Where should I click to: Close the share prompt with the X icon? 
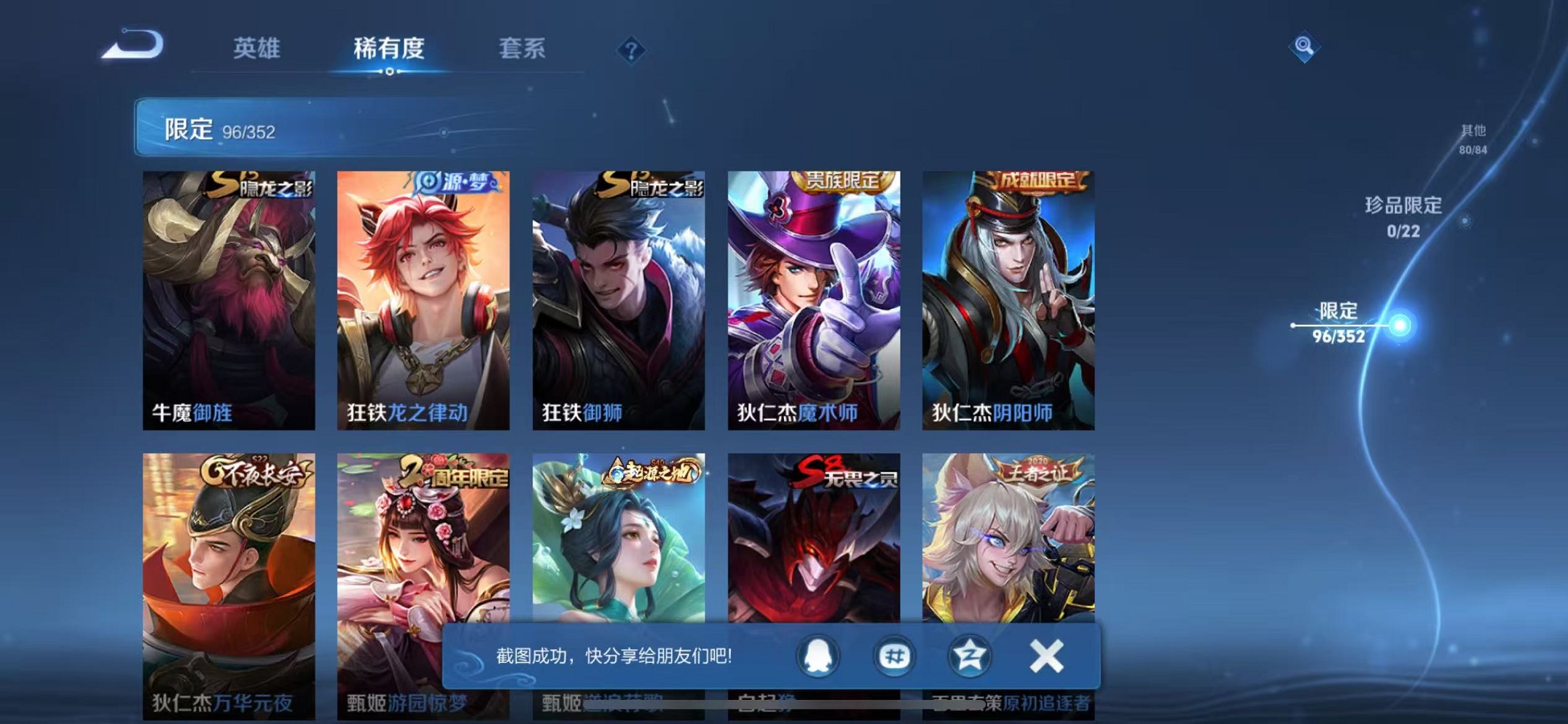coord(1046,655)
